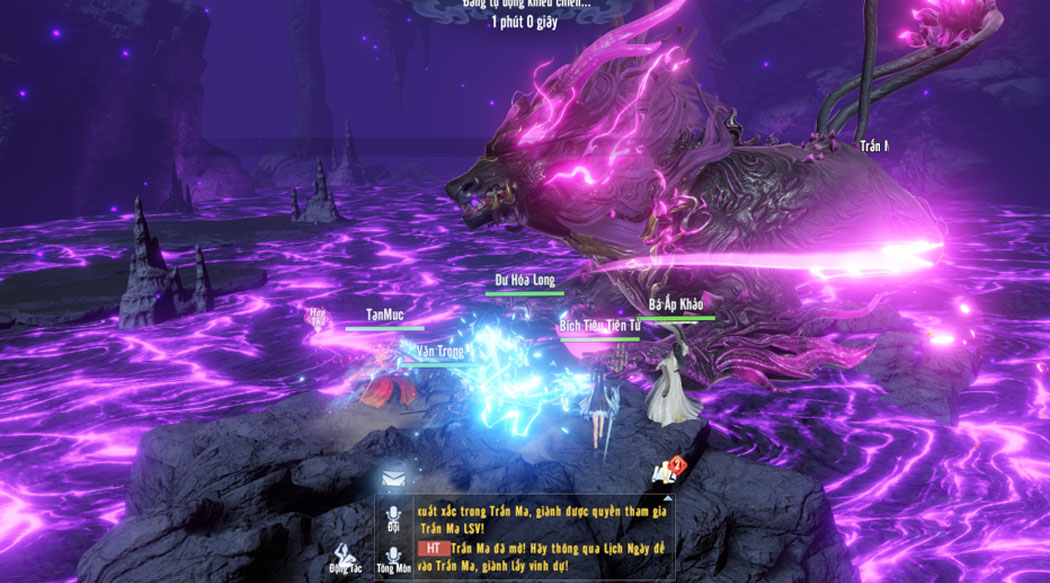The height and width of the screenshot is (583, 1050).
Task: Open the Động Tác emote menu
Action: click(344, 554)
